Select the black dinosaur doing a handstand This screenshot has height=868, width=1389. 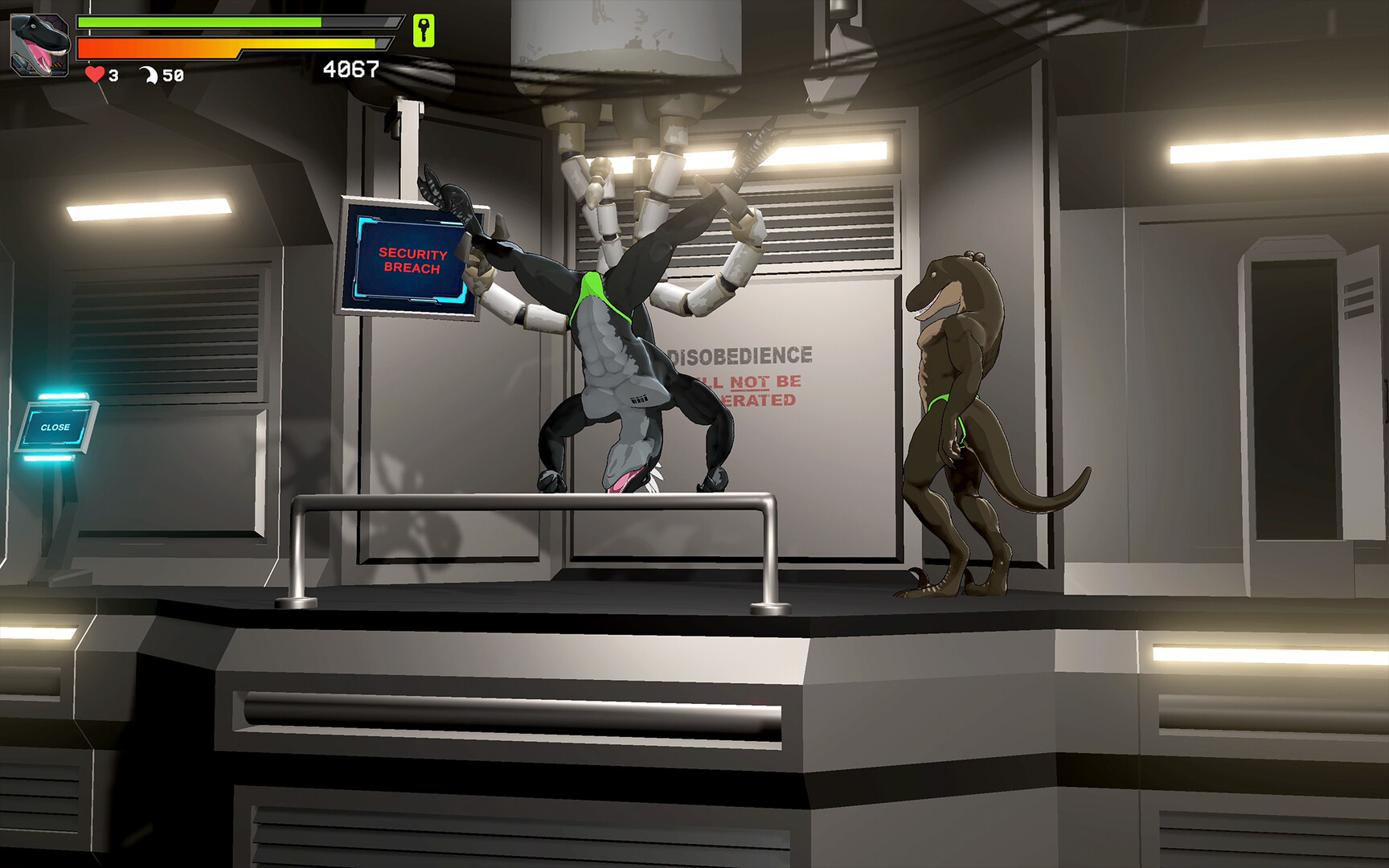(619, 362)
